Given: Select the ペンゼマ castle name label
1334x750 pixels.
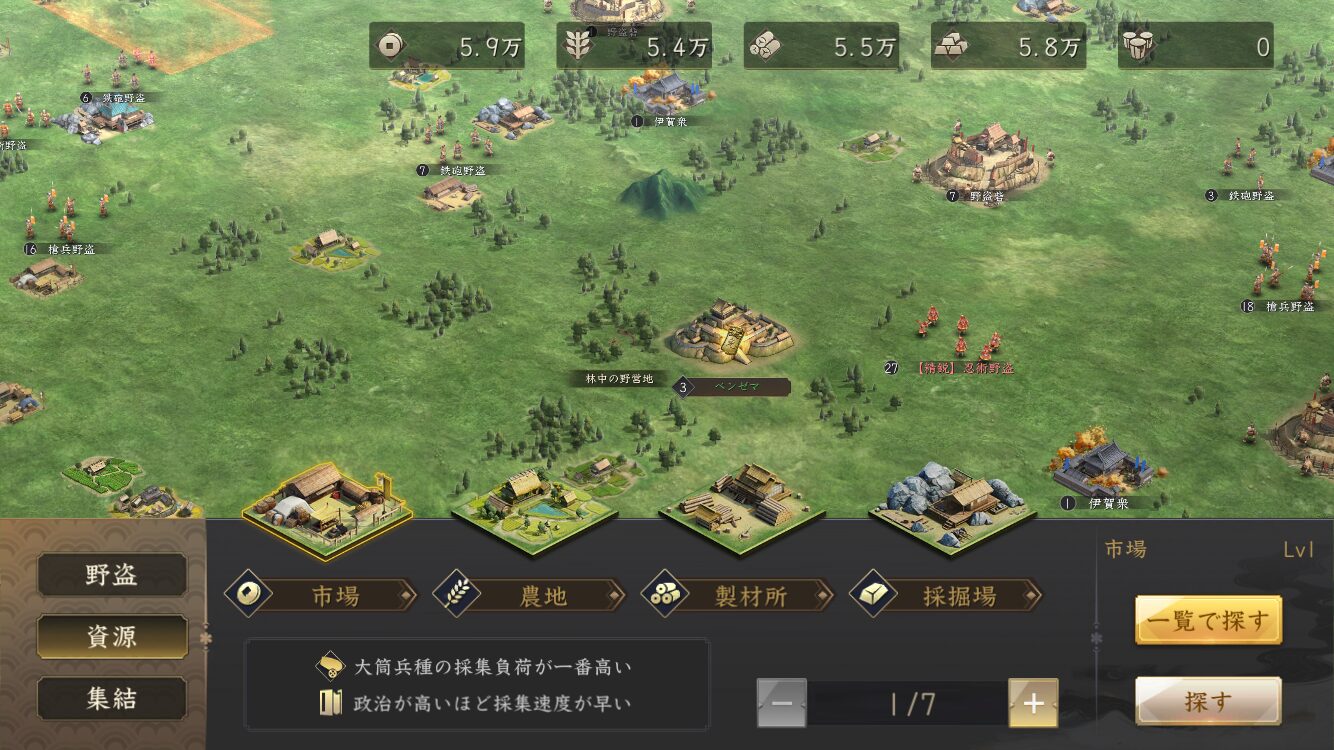Looking at the screenshot, I should point(739,387).
